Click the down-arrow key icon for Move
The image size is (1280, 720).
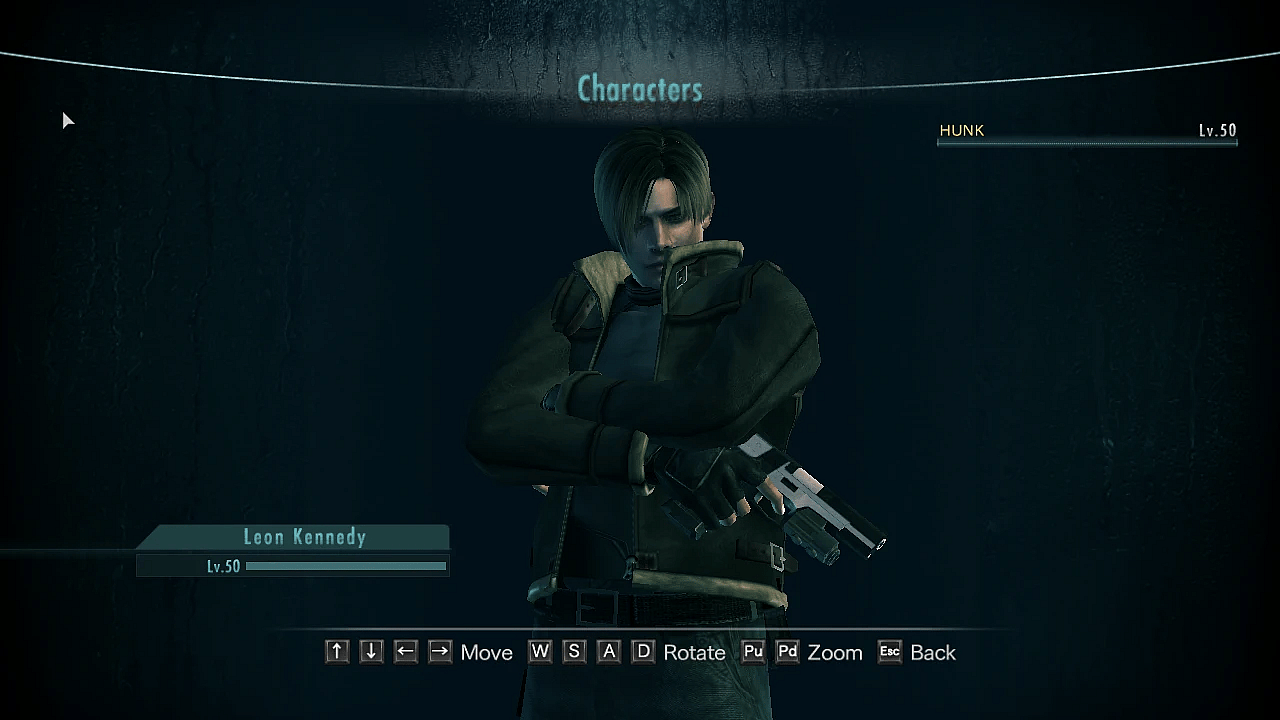(370, 652)
